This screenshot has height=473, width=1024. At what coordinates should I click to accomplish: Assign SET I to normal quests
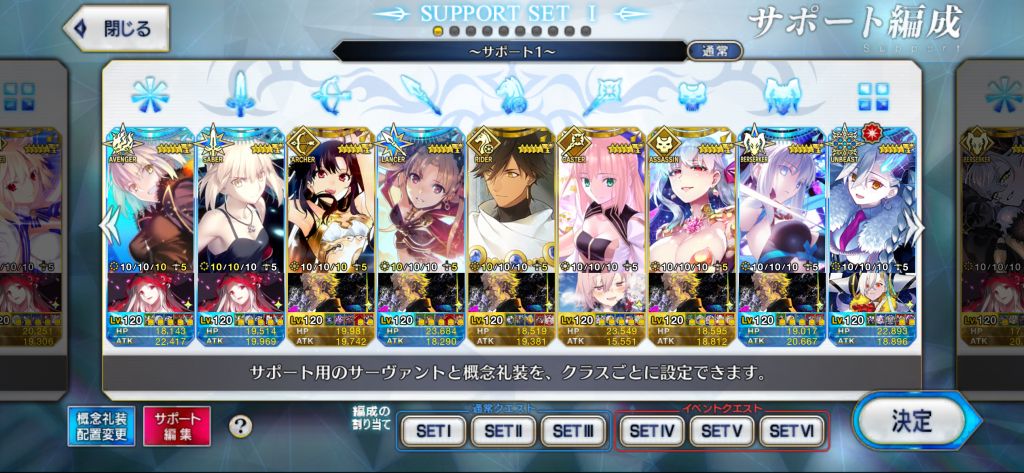point(432,431)
